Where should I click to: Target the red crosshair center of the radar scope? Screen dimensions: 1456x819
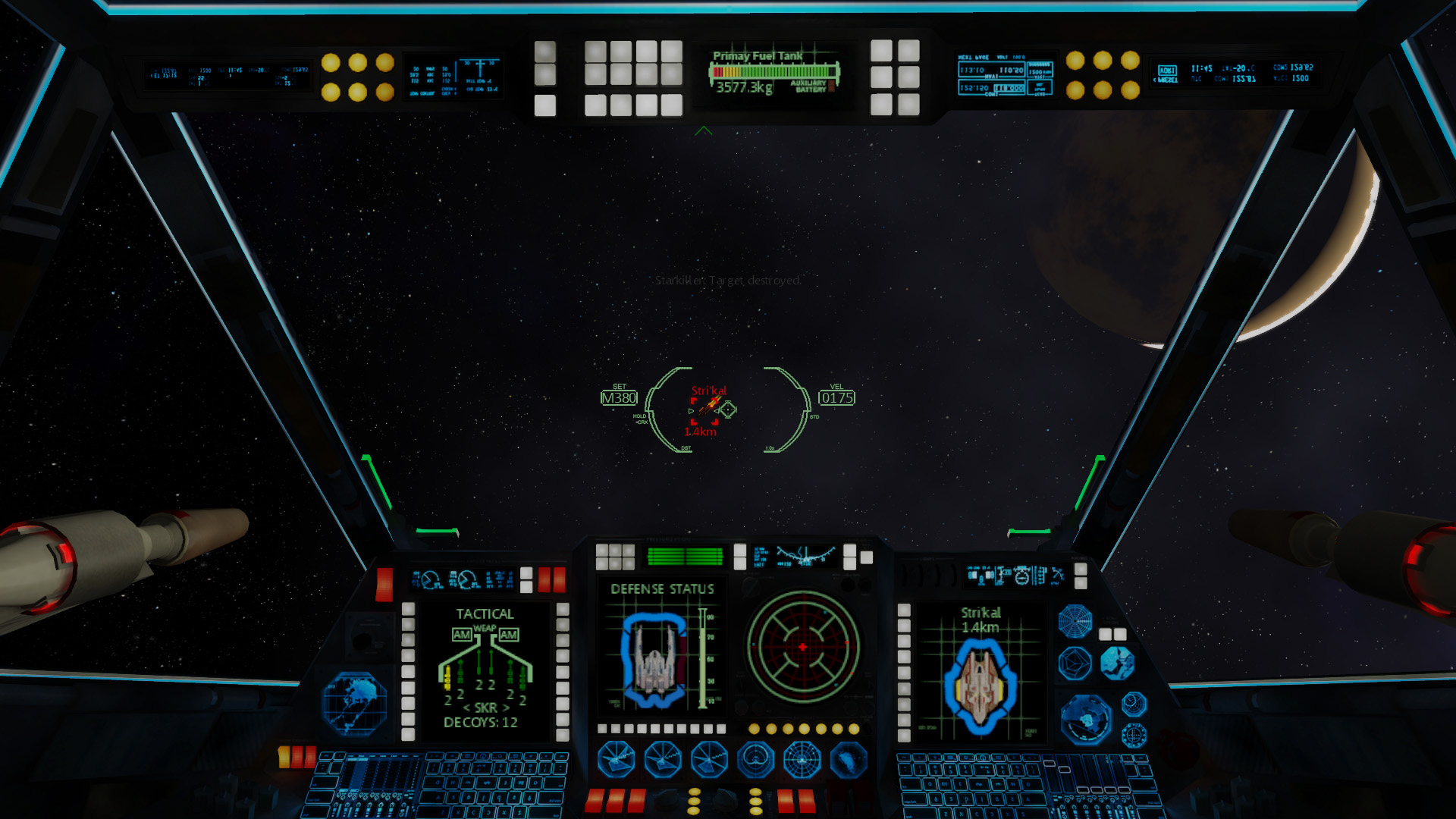[802, 648]
